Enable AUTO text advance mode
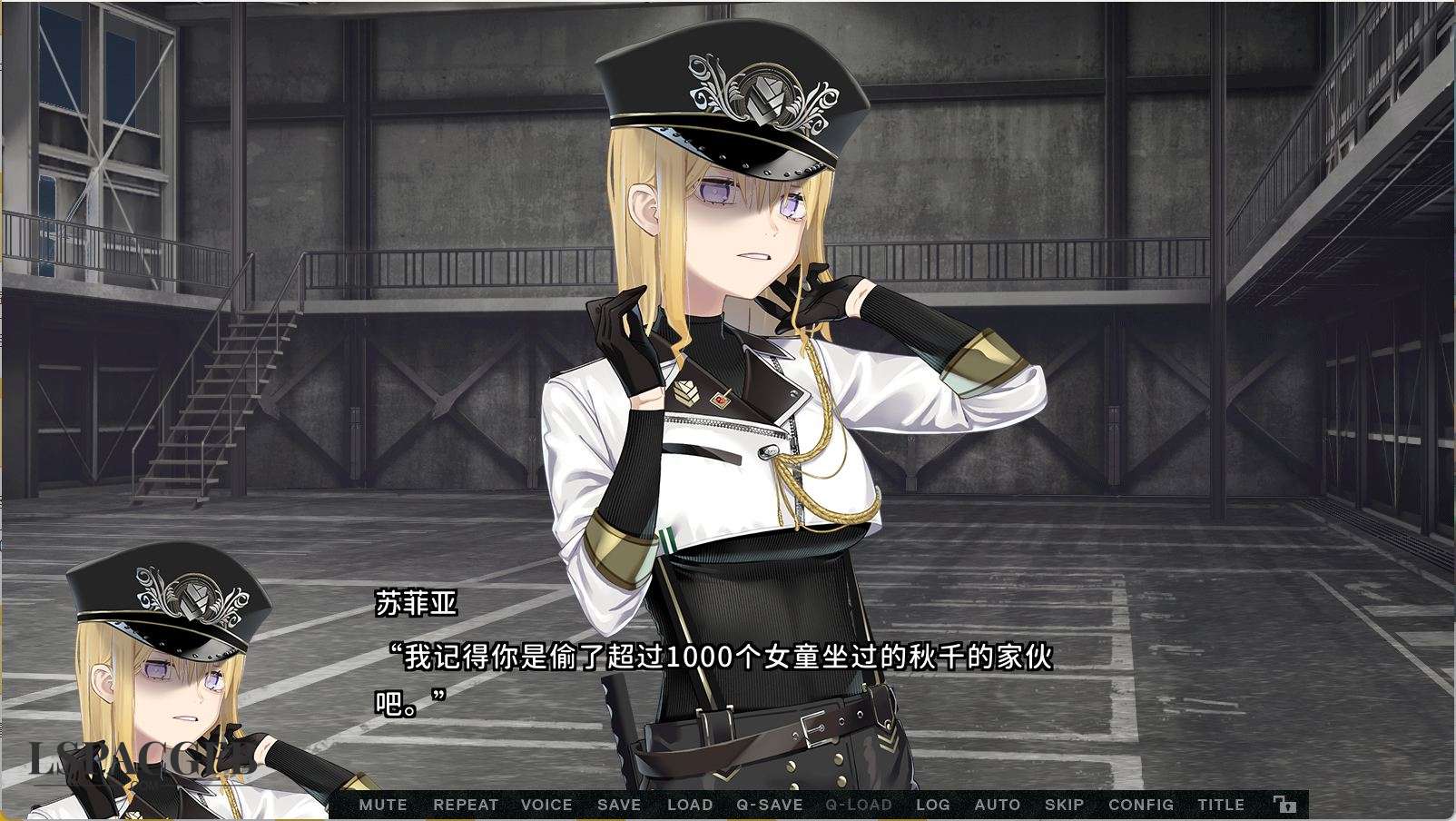Viewport: 1456px width, 821px height. click(x=999, y=805)
